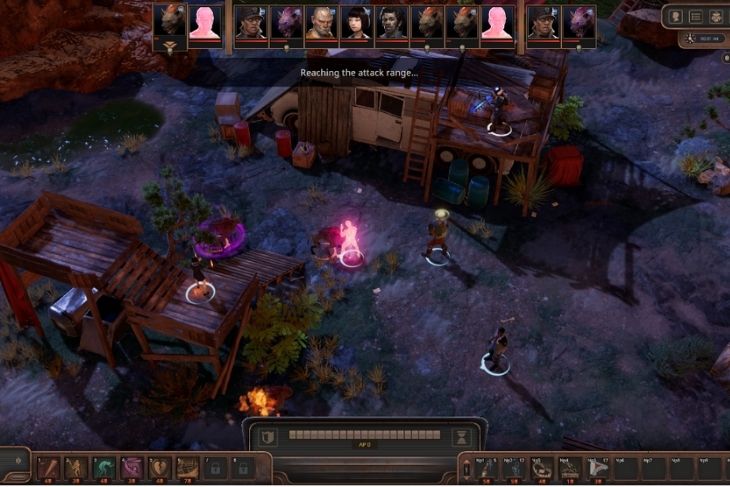The image size is (730, 487).
Task: Open the journal list icon at top right
Action: (696, 16)
